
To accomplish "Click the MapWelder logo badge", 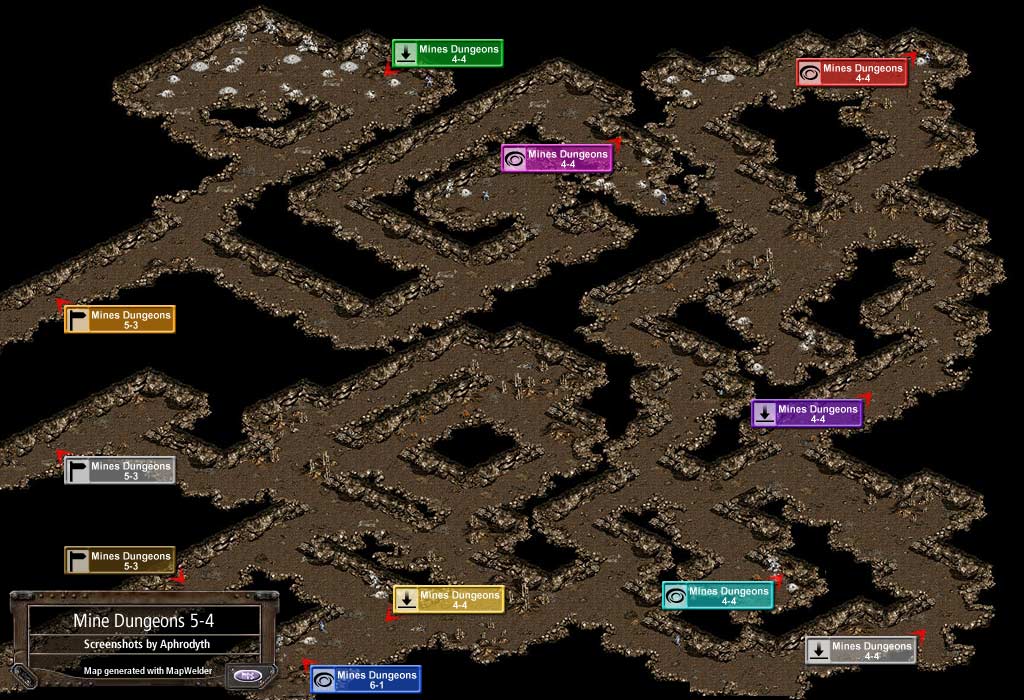I will (247, 675).
